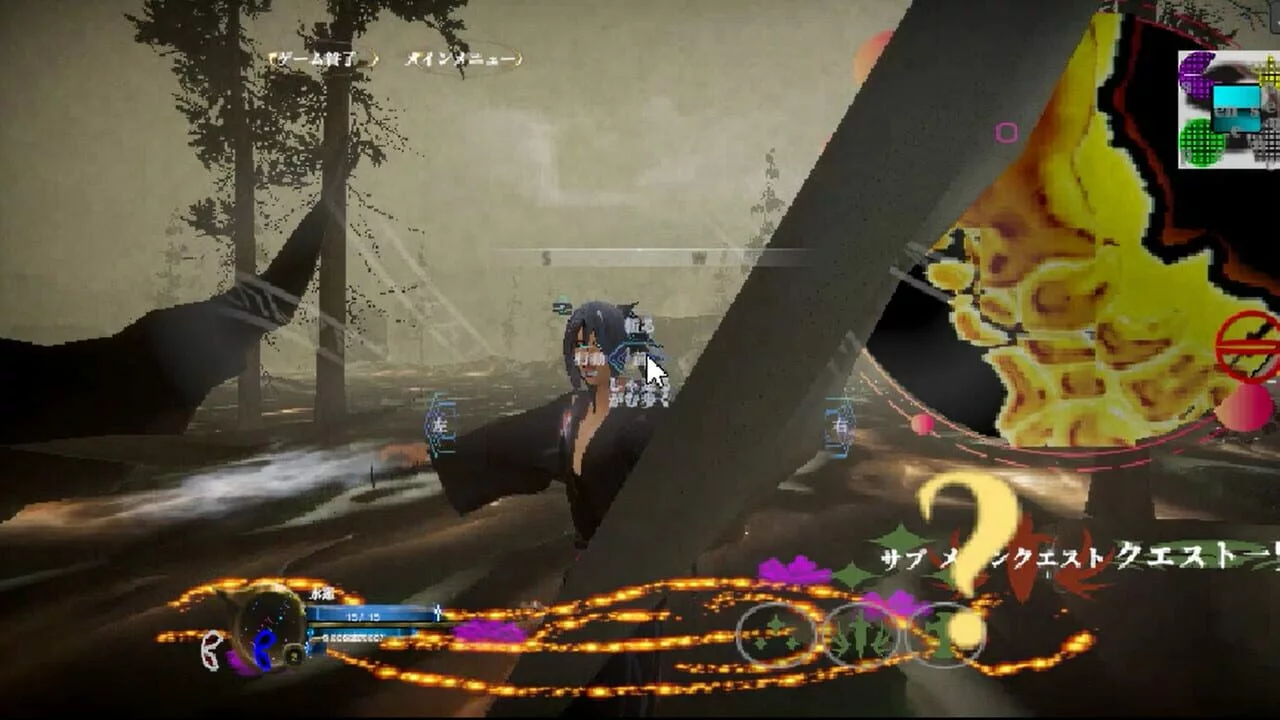
Task: Activate the three-sparkle skill circle
Action: tap(777, 634)
